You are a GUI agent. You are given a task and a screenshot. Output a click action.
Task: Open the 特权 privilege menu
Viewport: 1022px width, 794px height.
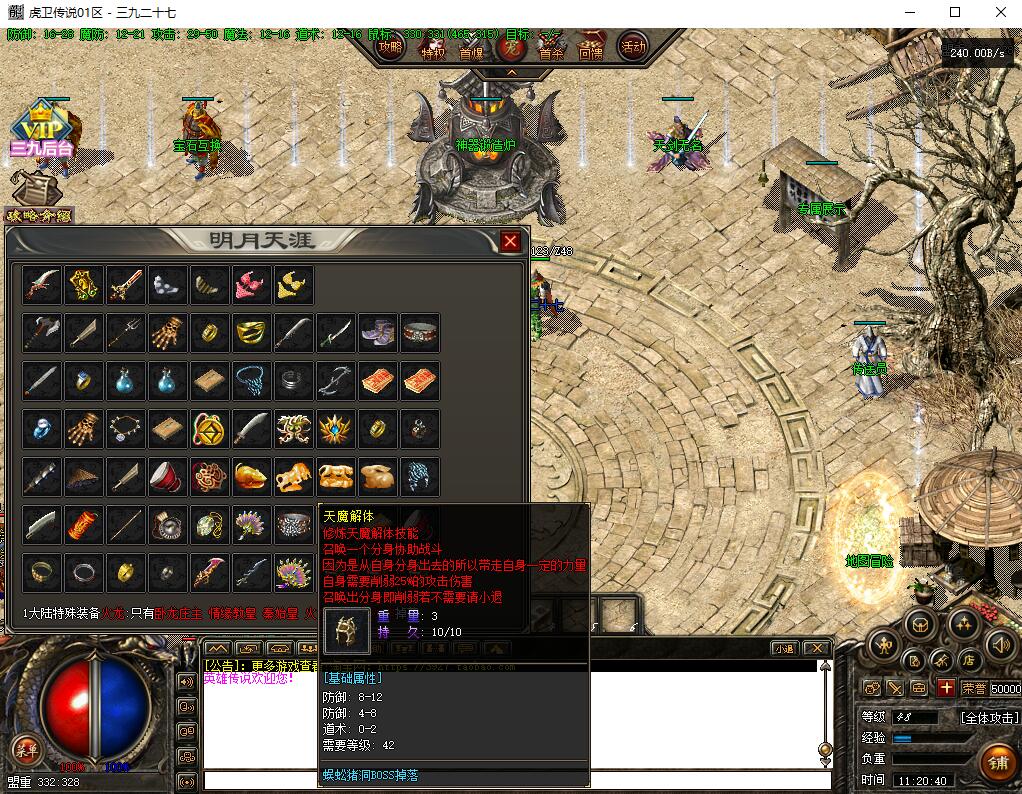pyautogui.click(x=432, y=47)
